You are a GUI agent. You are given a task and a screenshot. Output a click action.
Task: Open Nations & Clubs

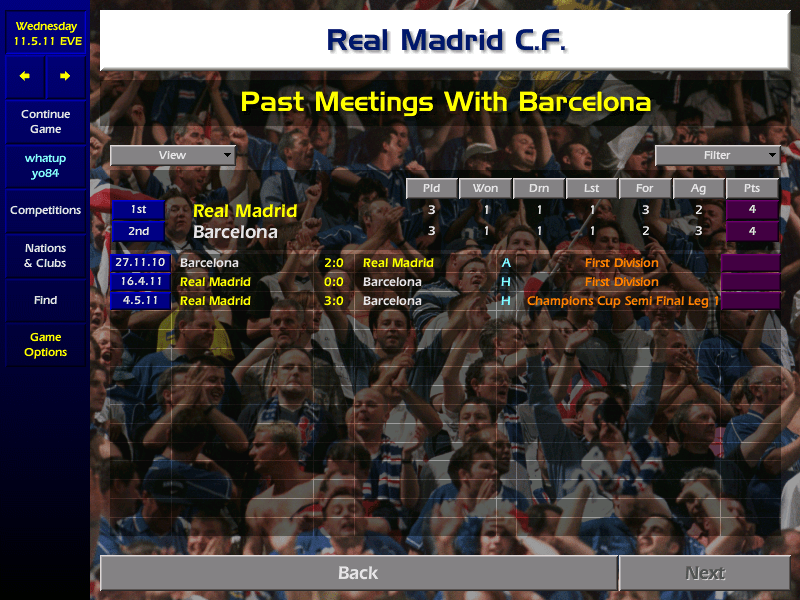pyautogui.click(x=45, y=256)
